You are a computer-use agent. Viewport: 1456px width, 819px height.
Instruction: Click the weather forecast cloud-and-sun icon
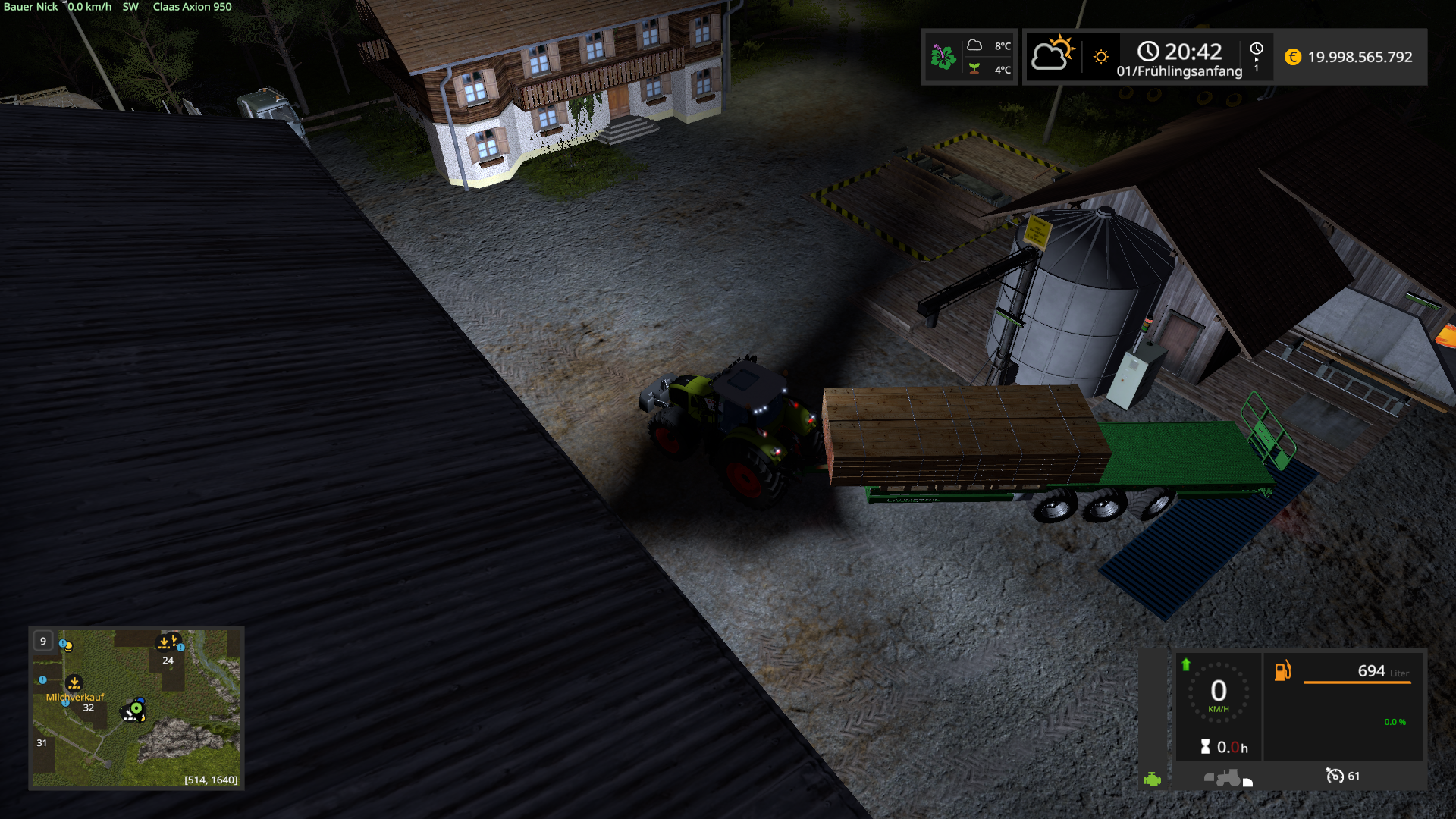[1053, 55]
